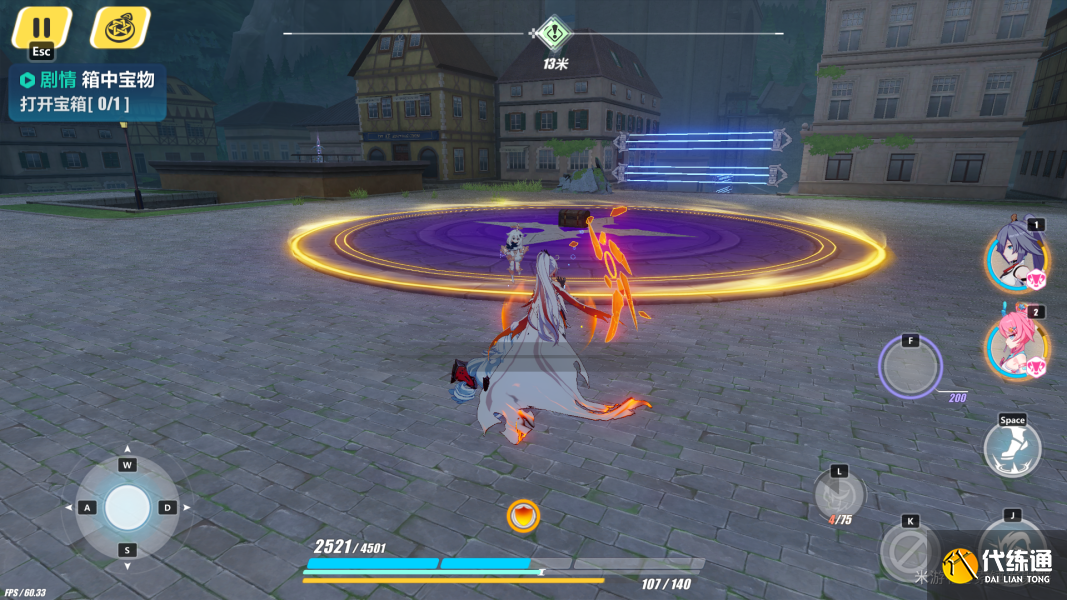Pause the game with the yellow pause button
Viewport: 1067px width, 600px height.
[41, 27]
